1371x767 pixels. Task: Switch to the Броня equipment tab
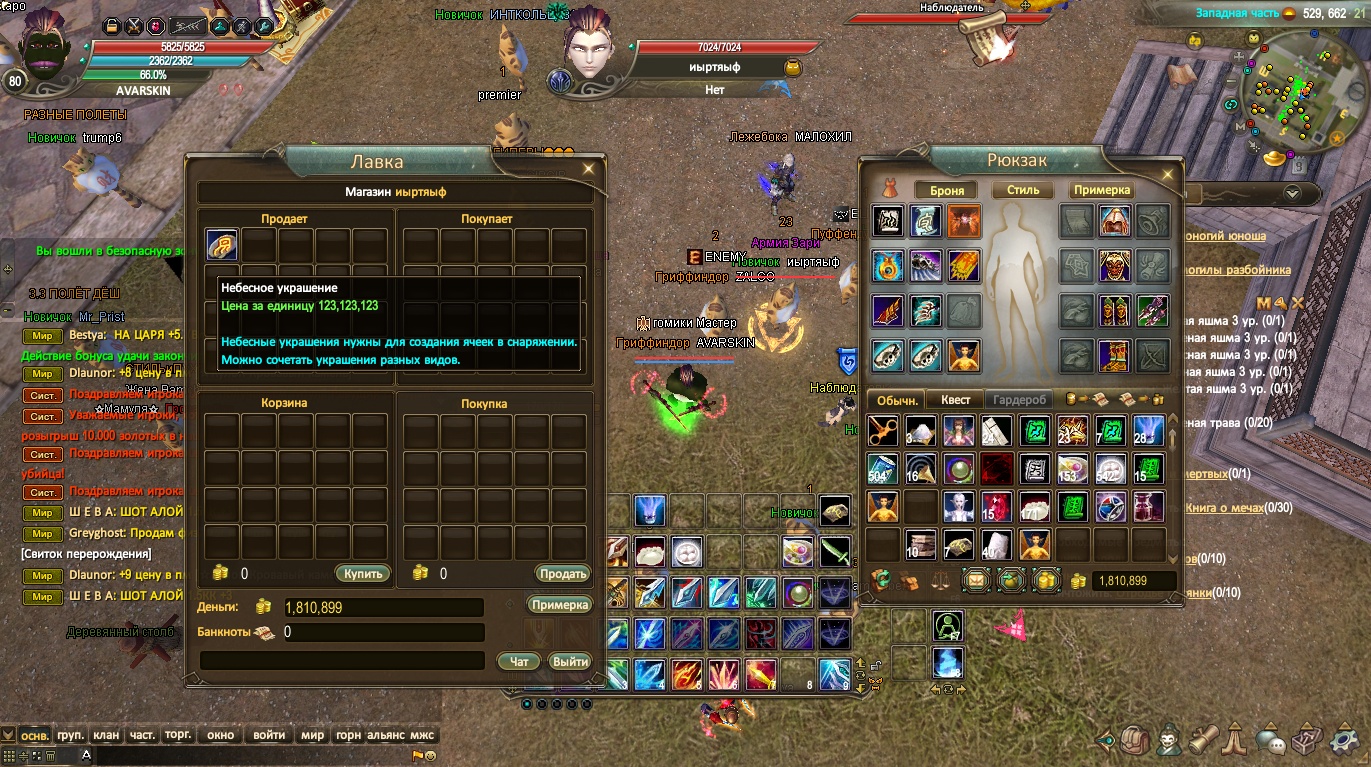coord(946,190)
